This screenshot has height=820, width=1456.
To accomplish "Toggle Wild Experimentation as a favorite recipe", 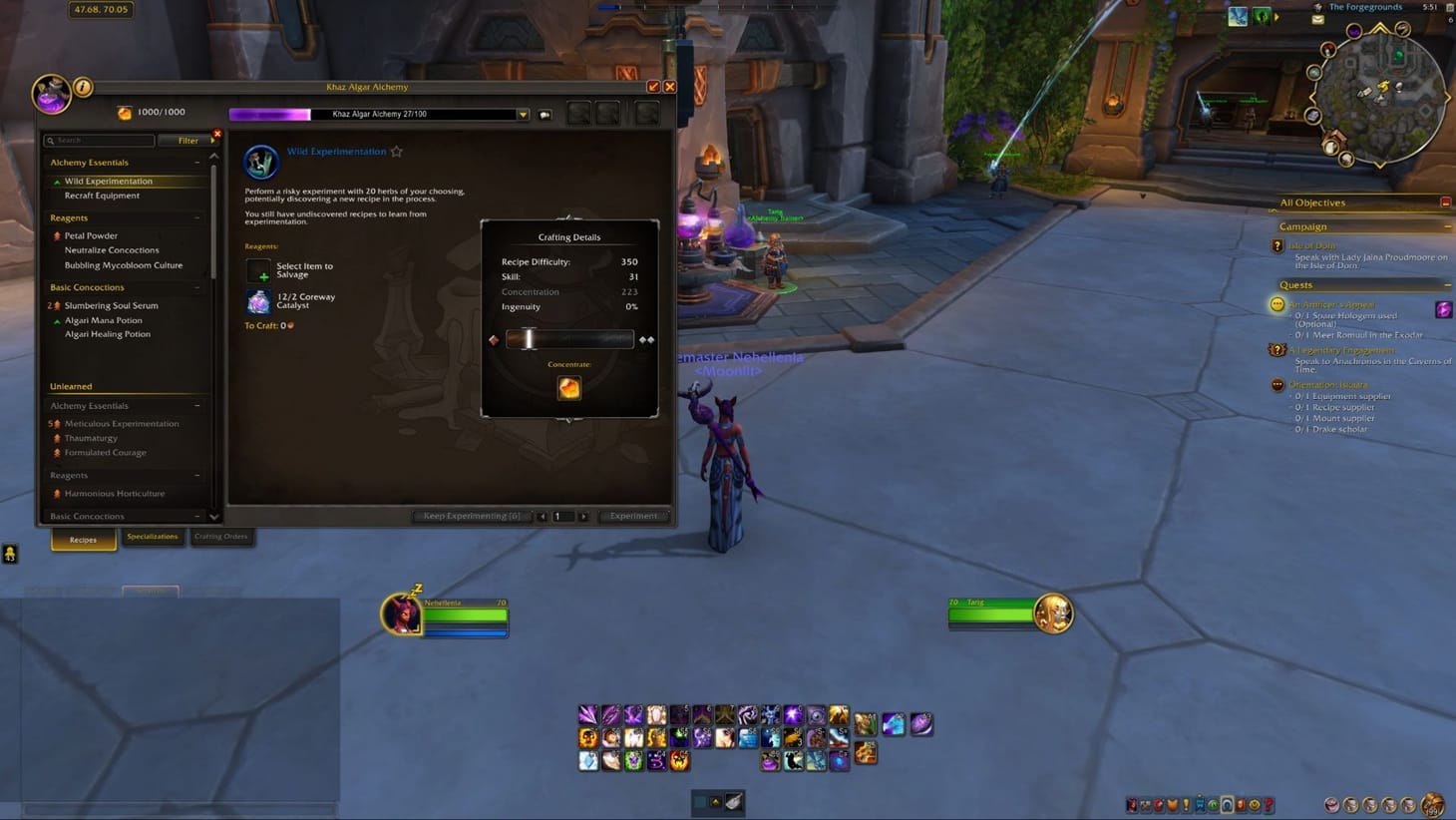I will (396, 151).
